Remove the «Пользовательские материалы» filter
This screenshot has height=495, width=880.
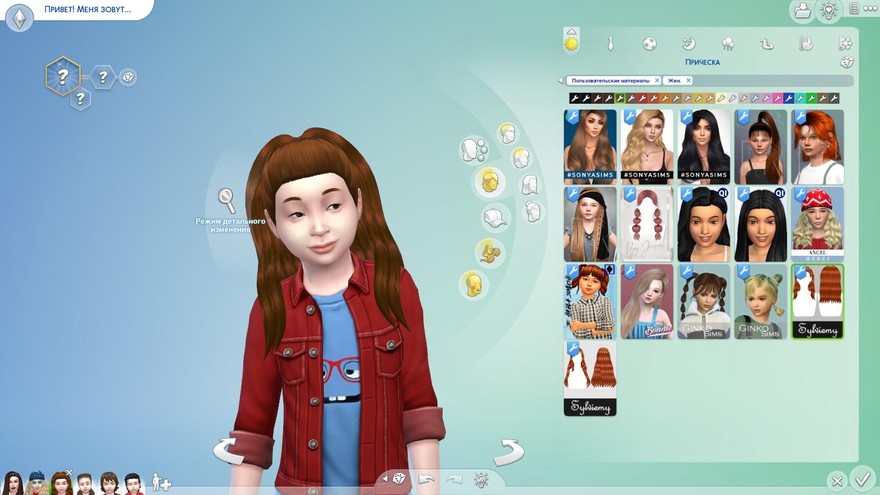tap(656, 80)
